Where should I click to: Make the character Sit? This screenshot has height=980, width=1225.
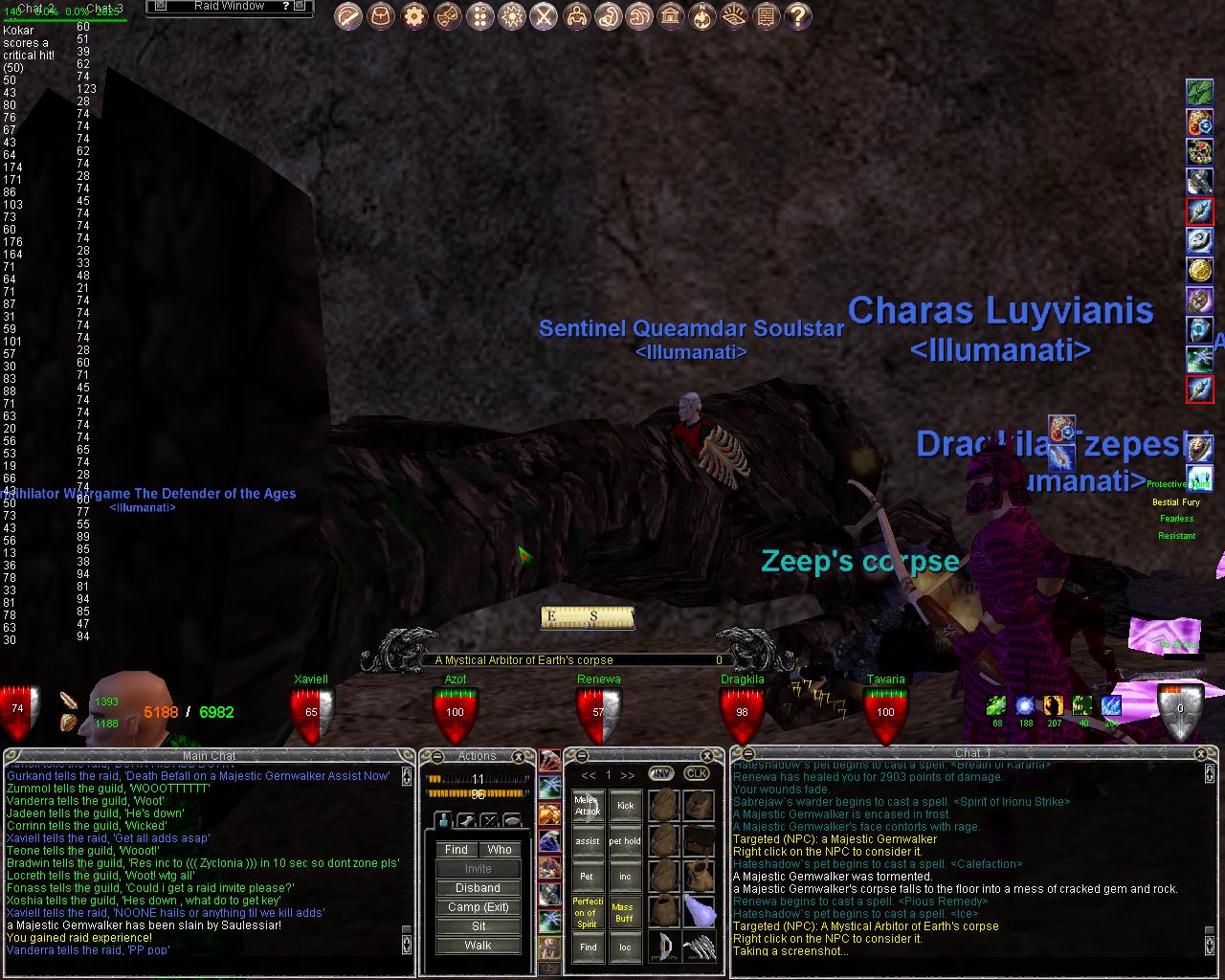tap(478, 925)
